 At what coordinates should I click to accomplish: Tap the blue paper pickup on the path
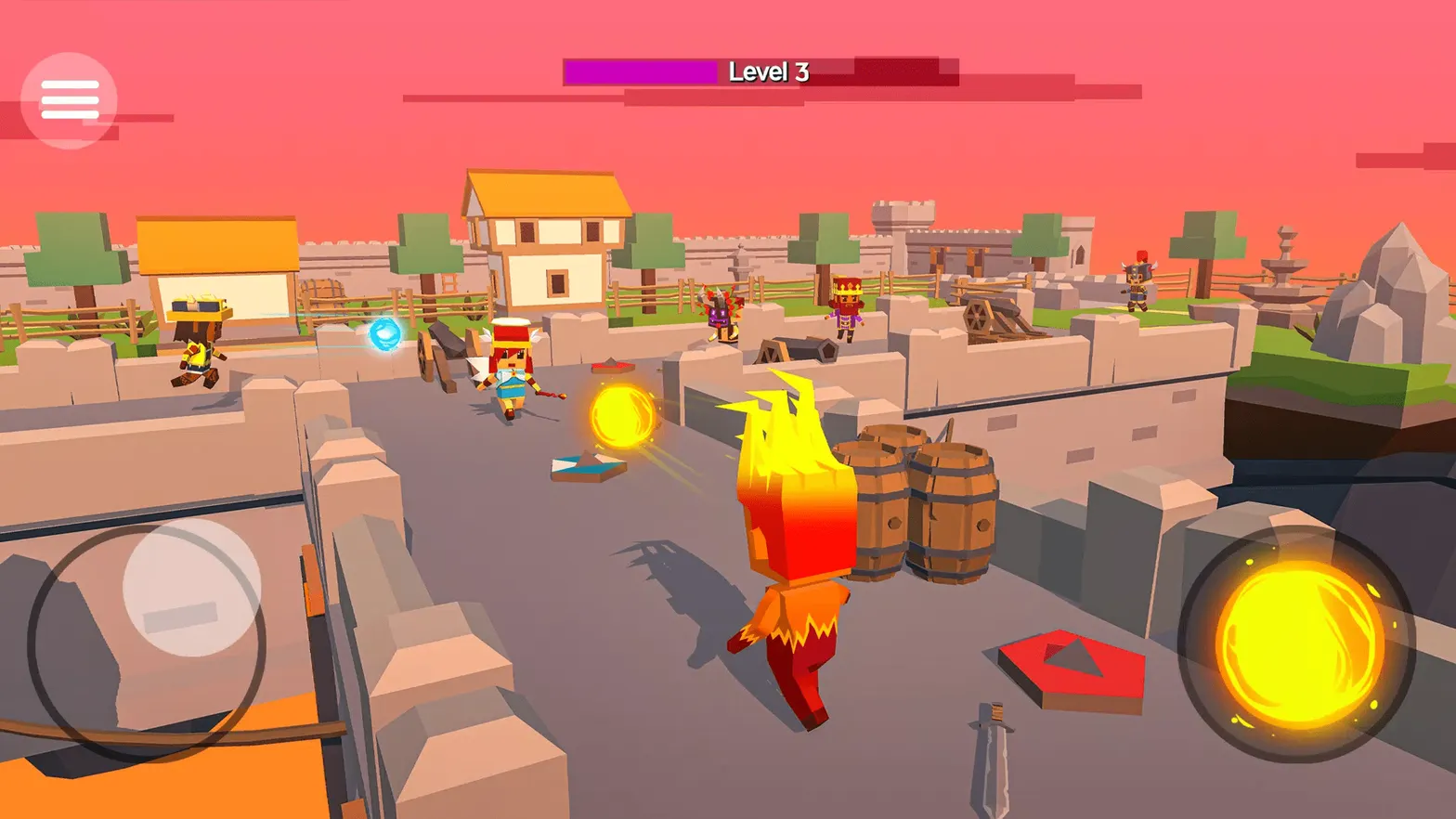tap(585, 462)
